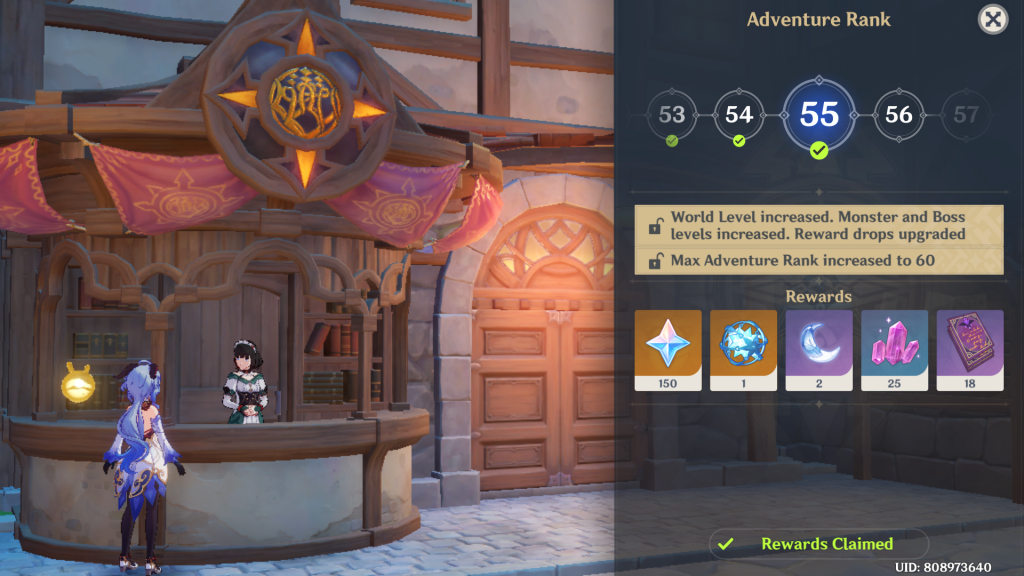Viewport: 1024px width, 576px height.
Task: Select Adventure Rank 54 node
Action: (739, 114)
